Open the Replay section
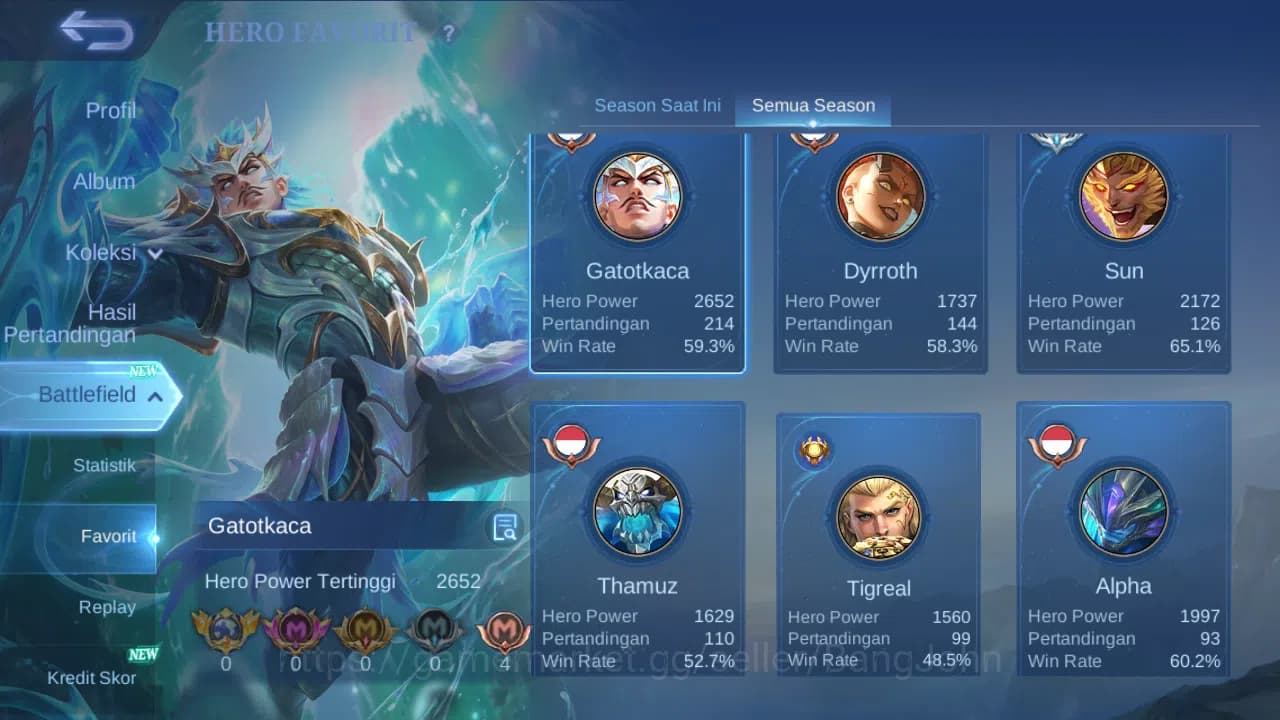Screen dimensions: 1280x720 click(x=106, y=607)
